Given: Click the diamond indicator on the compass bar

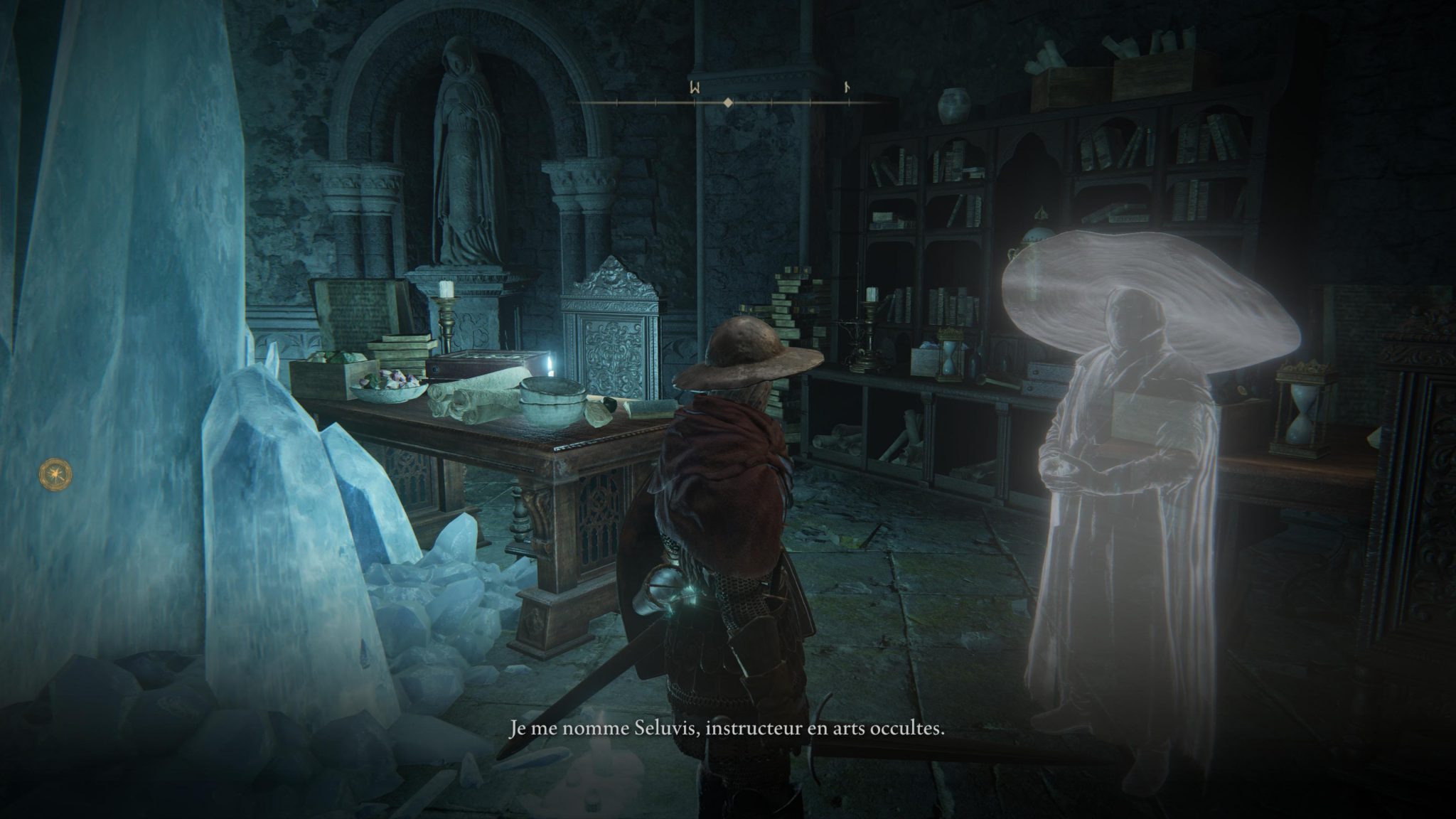Looking at the screenshot, I should point(728,103).
